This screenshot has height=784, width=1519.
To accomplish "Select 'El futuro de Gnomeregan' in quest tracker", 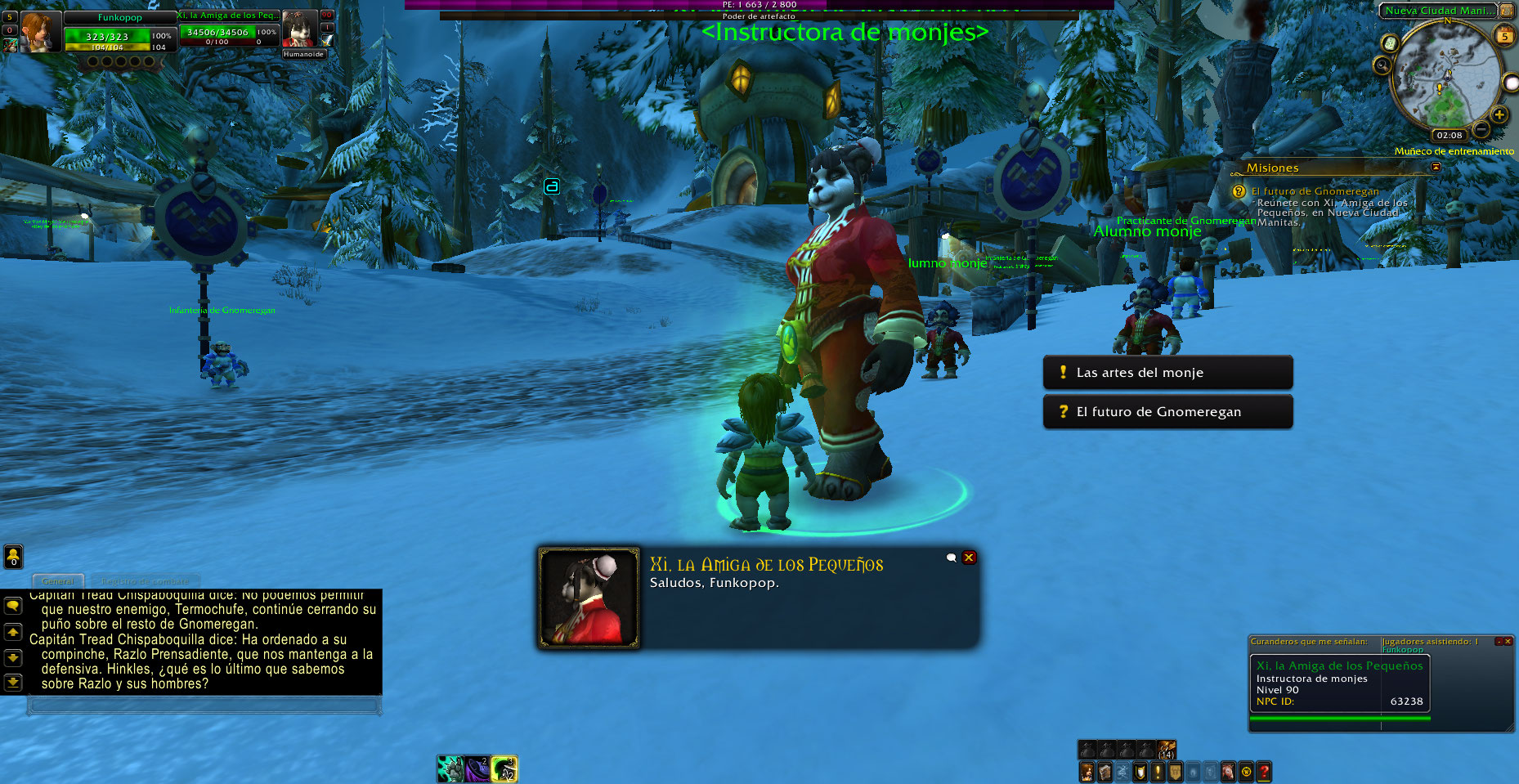I will [x=1315, y=191].
